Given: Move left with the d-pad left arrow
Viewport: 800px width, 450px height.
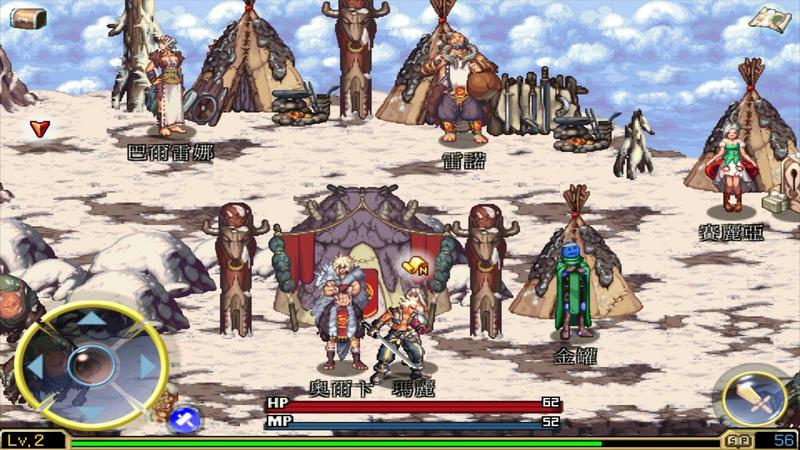Looking at the screenshot, I should click(36, 366).
